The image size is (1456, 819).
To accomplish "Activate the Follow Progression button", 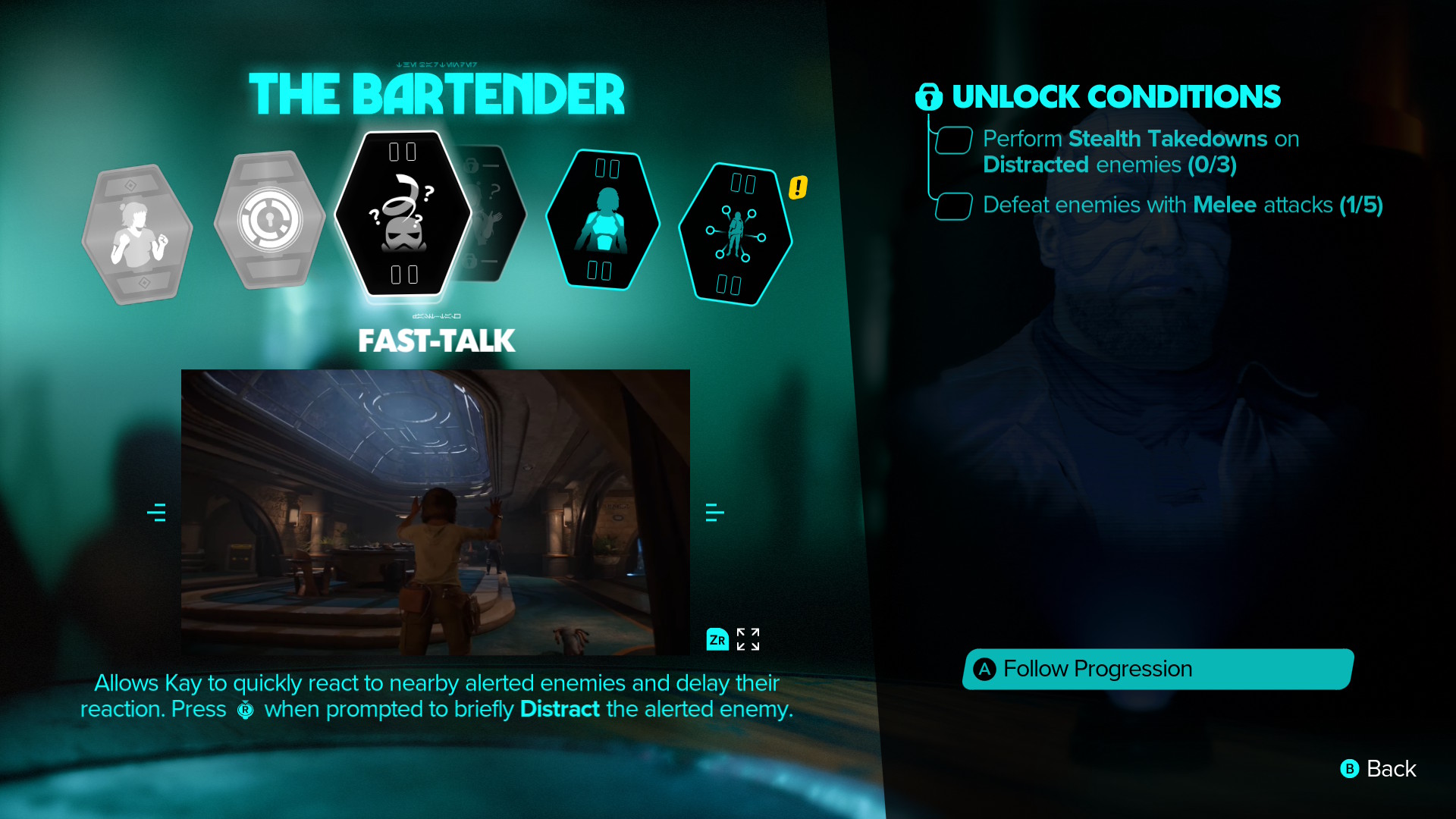I will click(1157, 669).
